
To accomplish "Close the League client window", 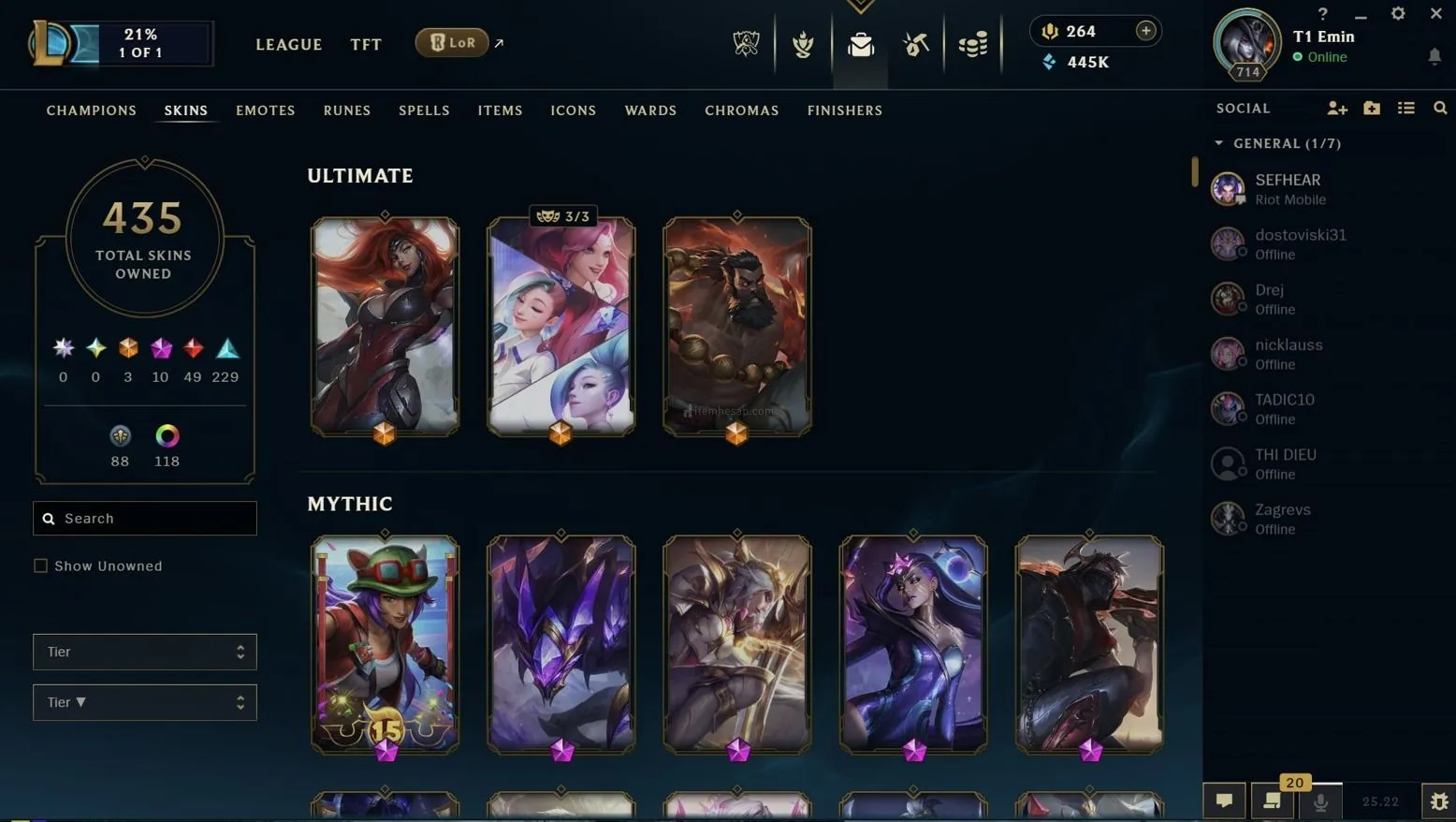I will (x=1436, y=13).
